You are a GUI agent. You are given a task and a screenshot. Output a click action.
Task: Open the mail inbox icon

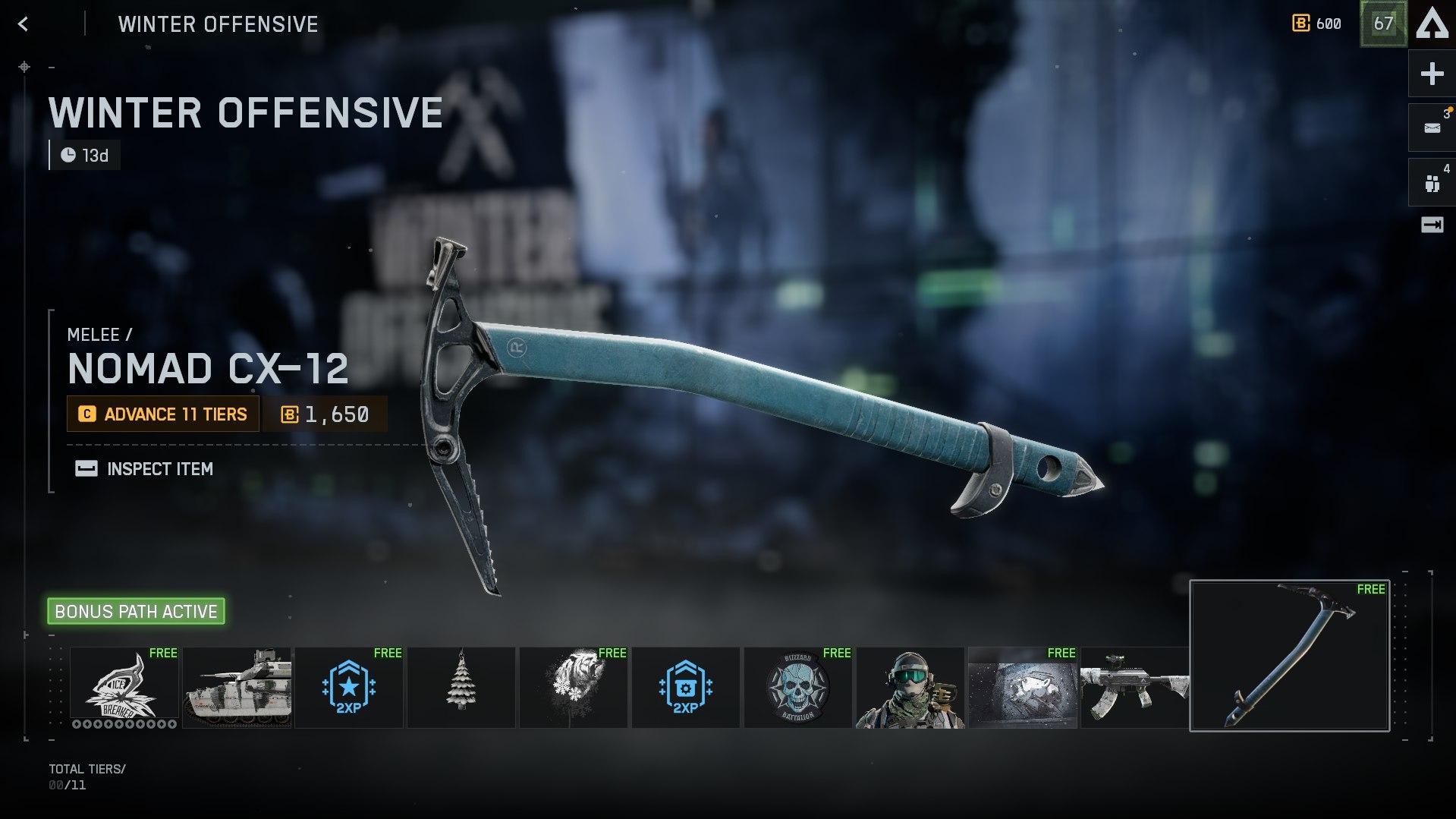(1432, 128)
